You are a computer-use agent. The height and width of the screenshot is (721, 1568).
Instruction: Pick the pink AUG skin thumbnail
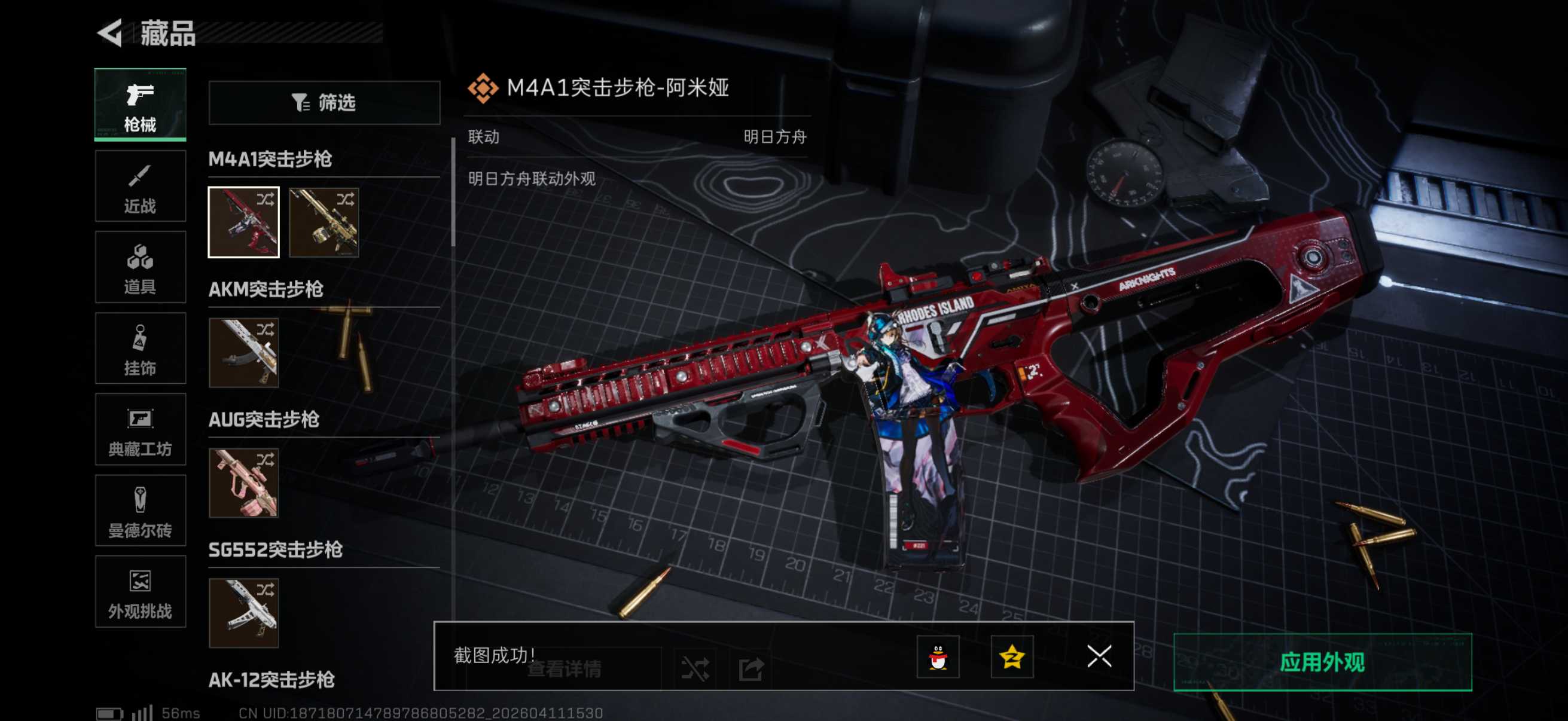pos(243,482)
